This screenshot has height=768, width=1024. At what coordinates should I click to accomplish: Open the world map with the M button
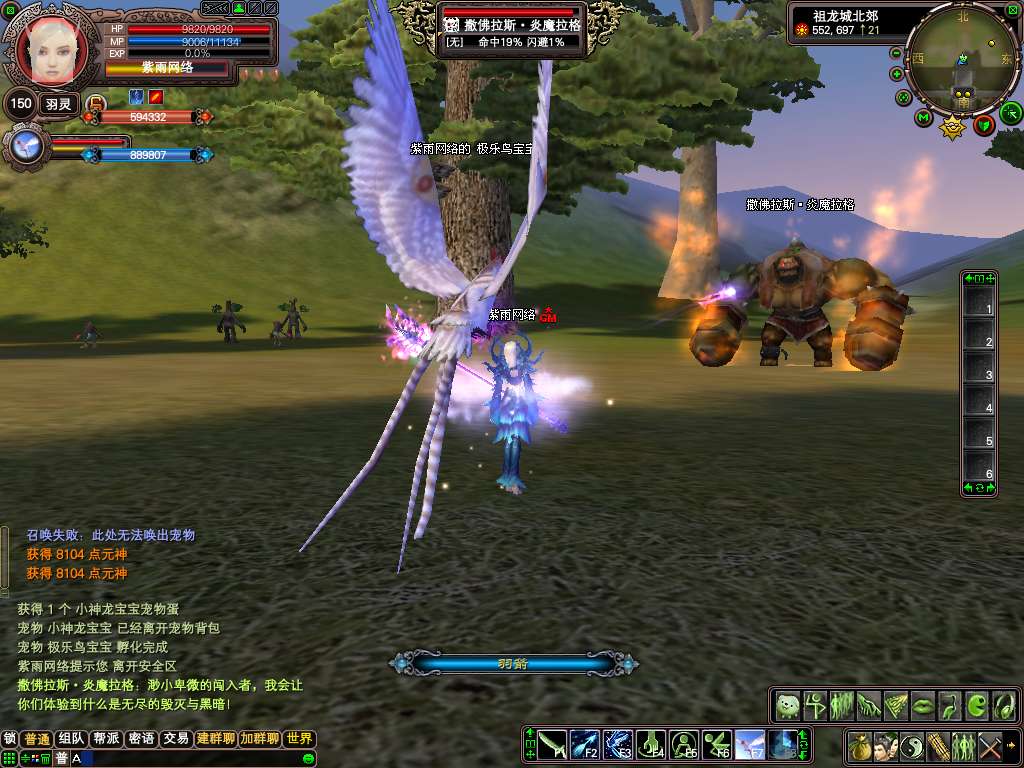tap(923, 118)
